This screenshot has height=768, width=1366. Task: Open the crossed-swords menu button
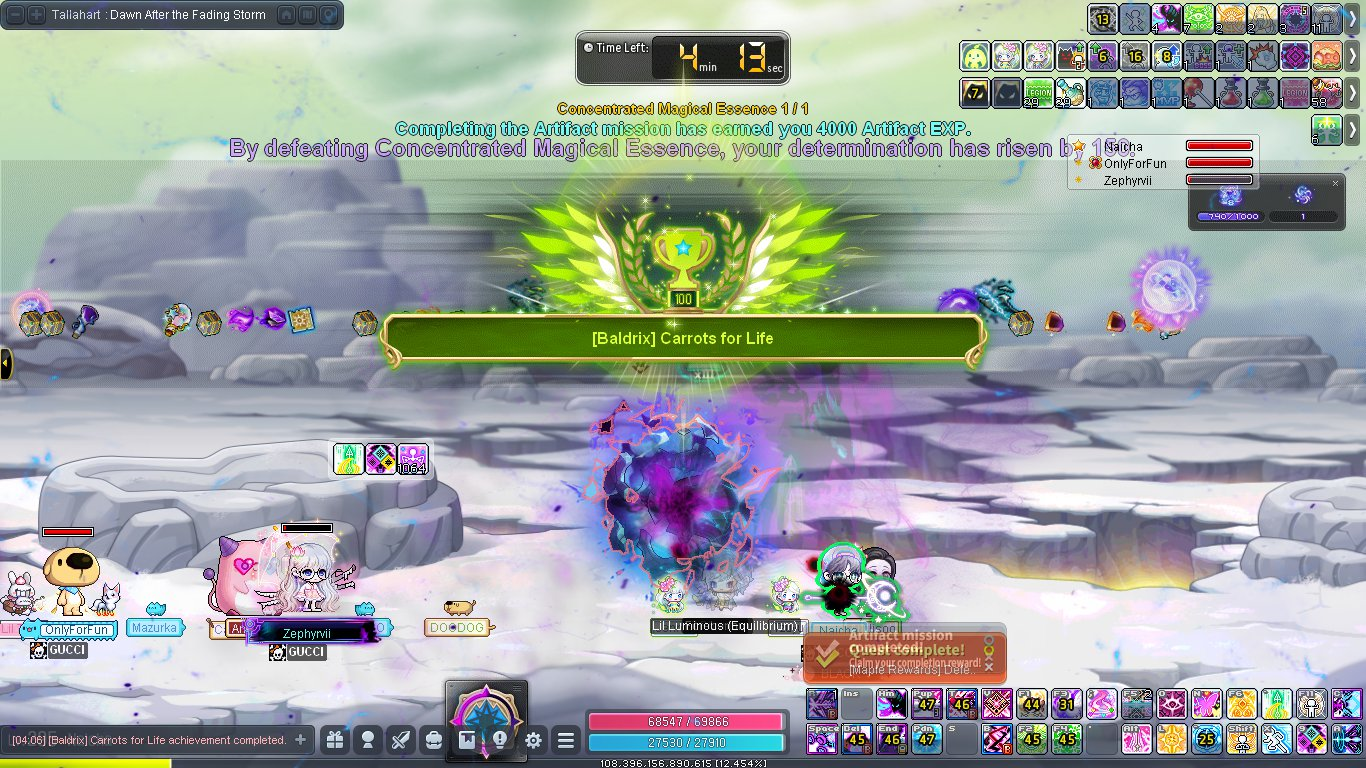[401, 741]
